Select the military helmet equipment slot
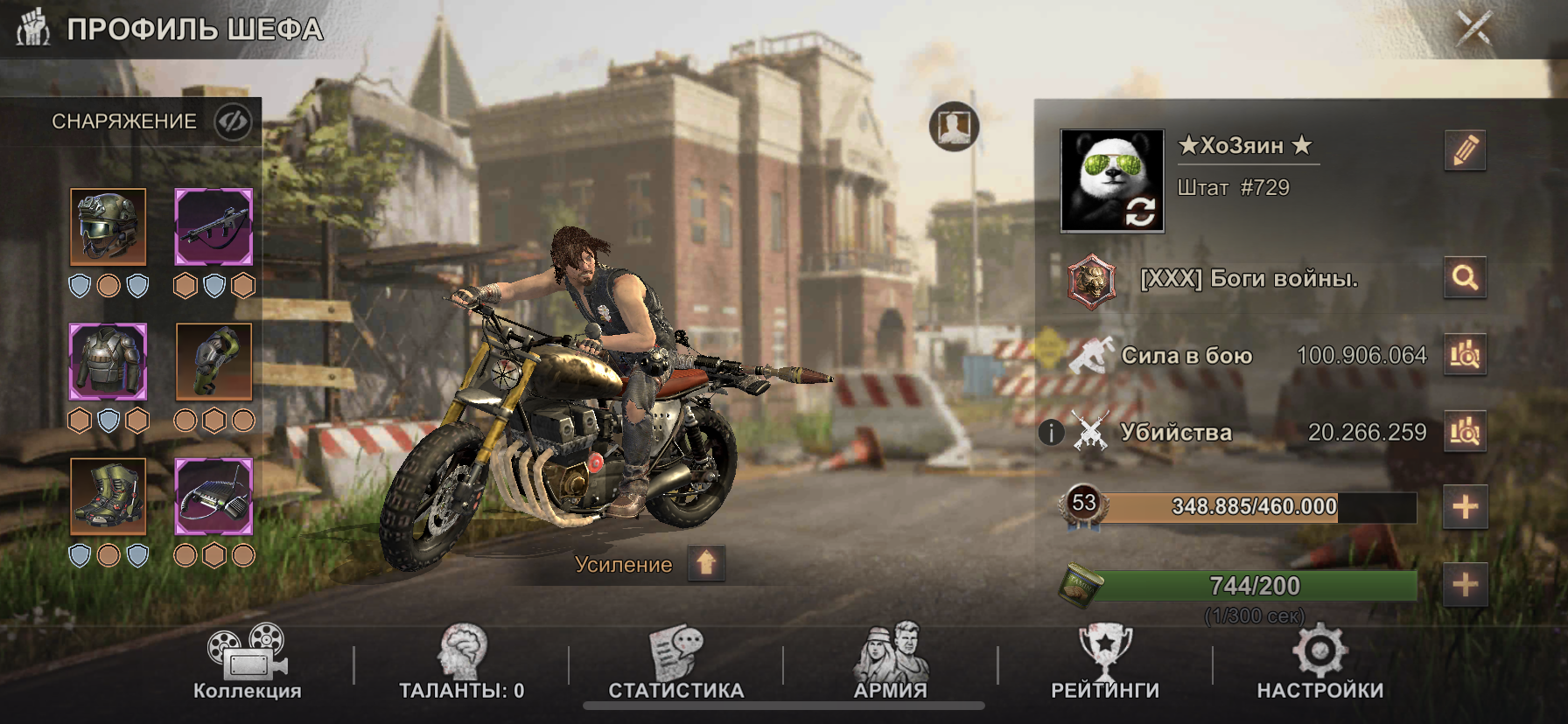This screenshot has width=1568, height=724. pyautogui.click(x=108, y=226)
